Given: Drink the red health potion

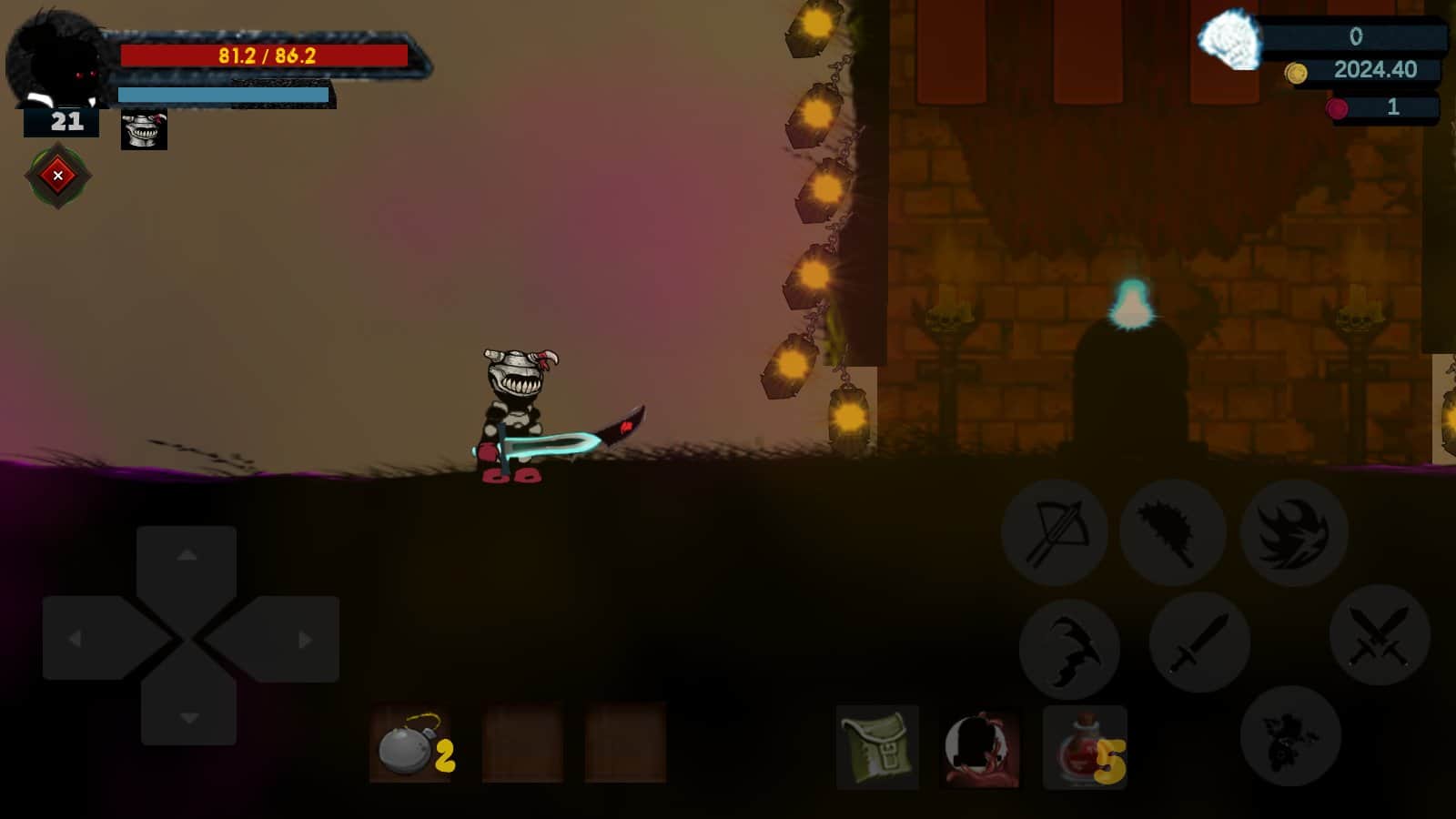Looking at the screenshot, I should 1085,749.
